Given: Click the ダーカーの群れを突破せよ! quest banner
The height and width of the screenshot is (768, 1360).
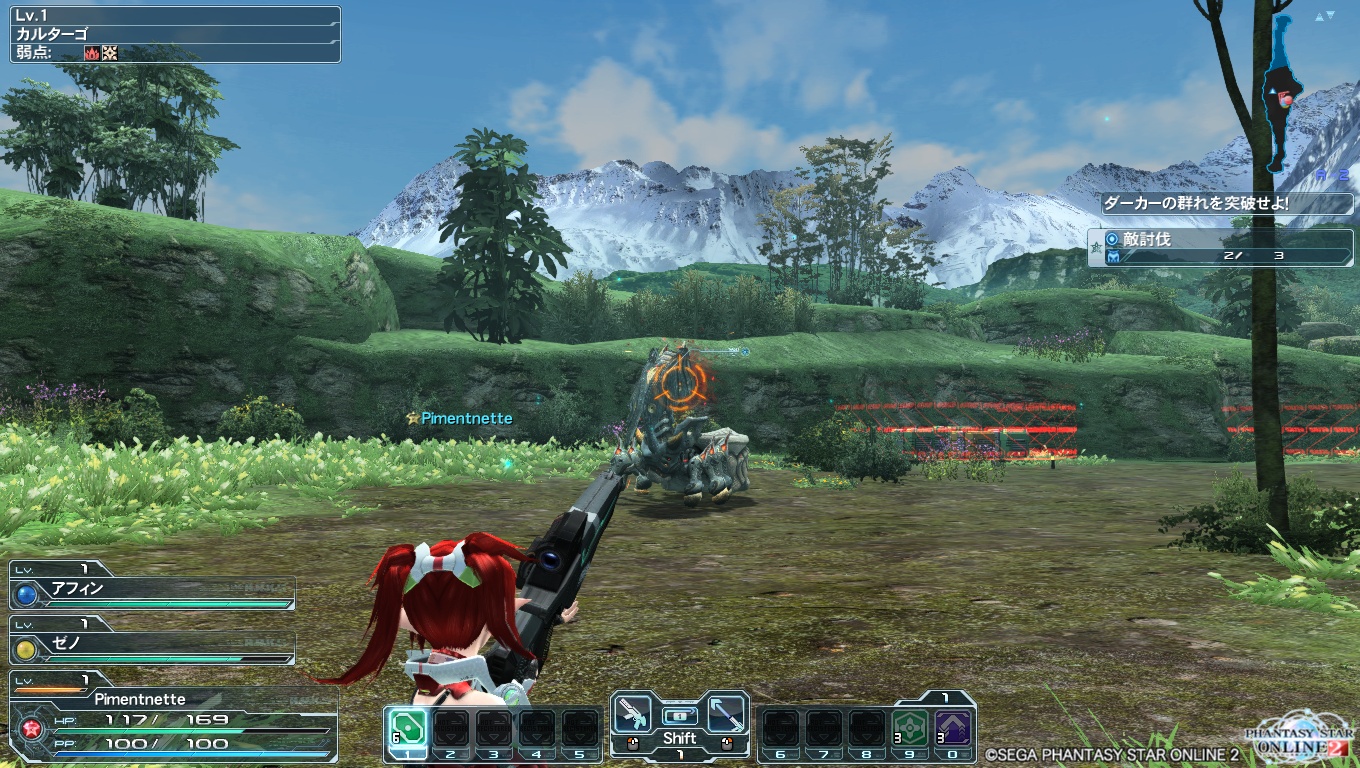Looking at the screenshot, I should pyautogui.click(x=1226, y=203).
